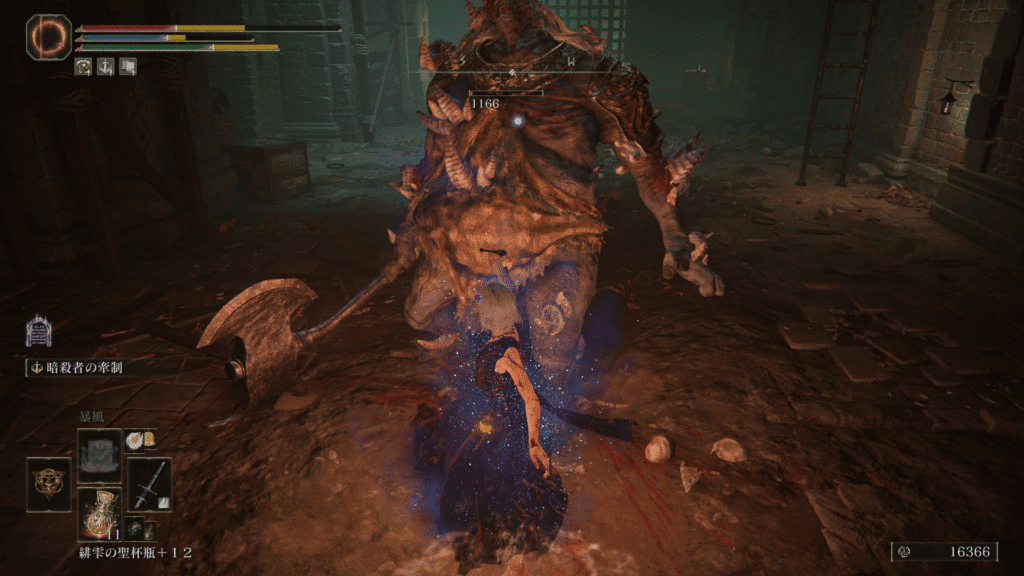1024x576 pixels.
Task: Click the arched gate icon above the banner
Action: coord(38,330)
